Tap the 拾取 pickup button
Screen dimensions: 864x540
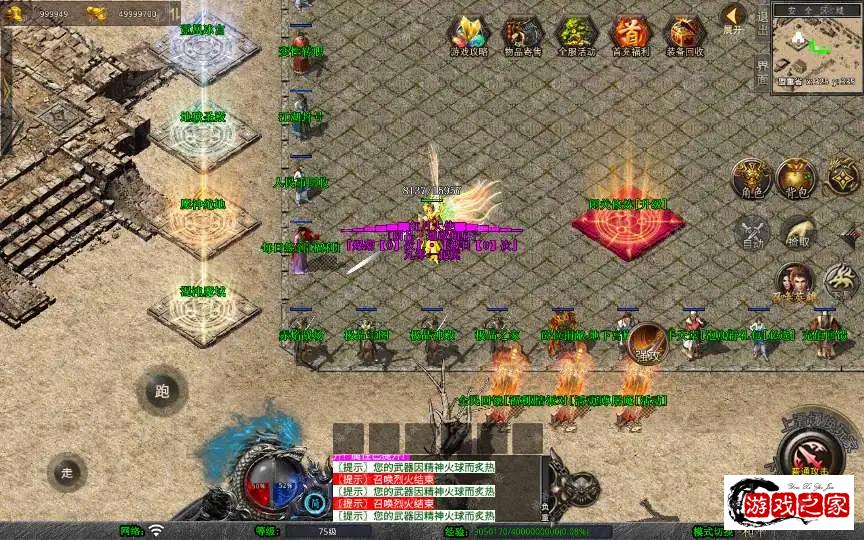pos(797,232)
